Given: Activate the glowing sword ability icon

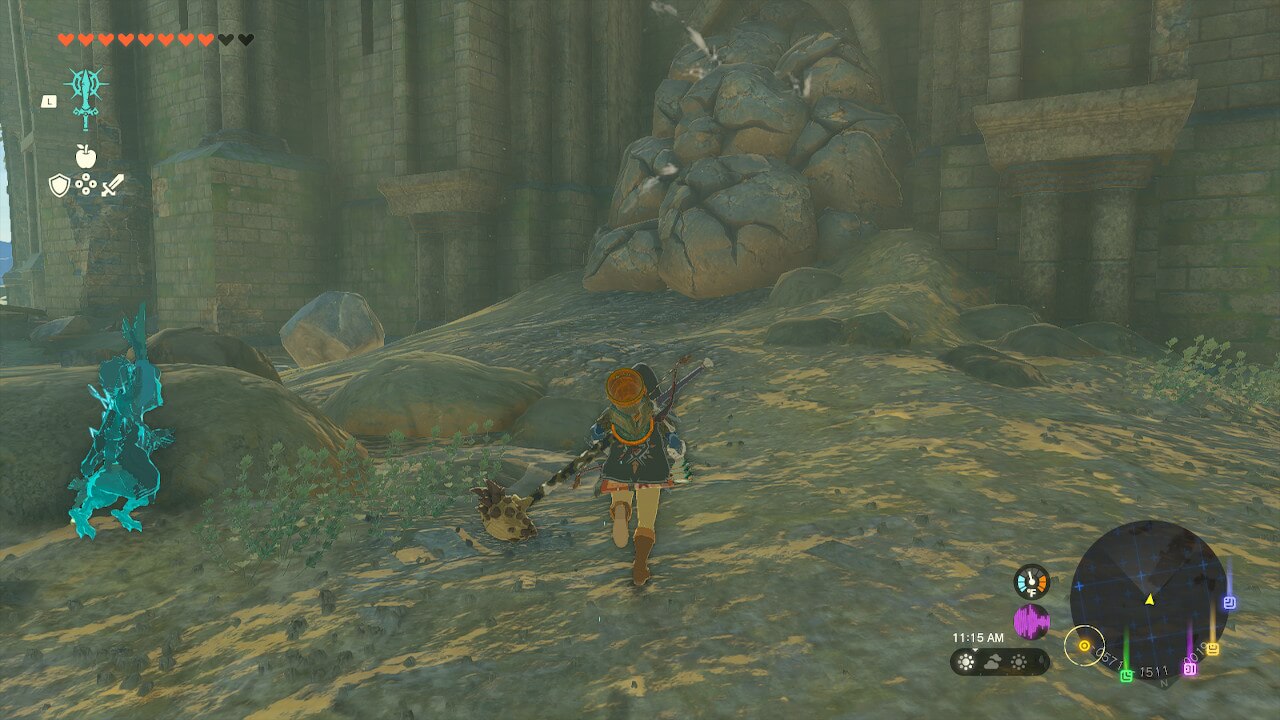Looking at the screenshot, I should tap(86, 94).
